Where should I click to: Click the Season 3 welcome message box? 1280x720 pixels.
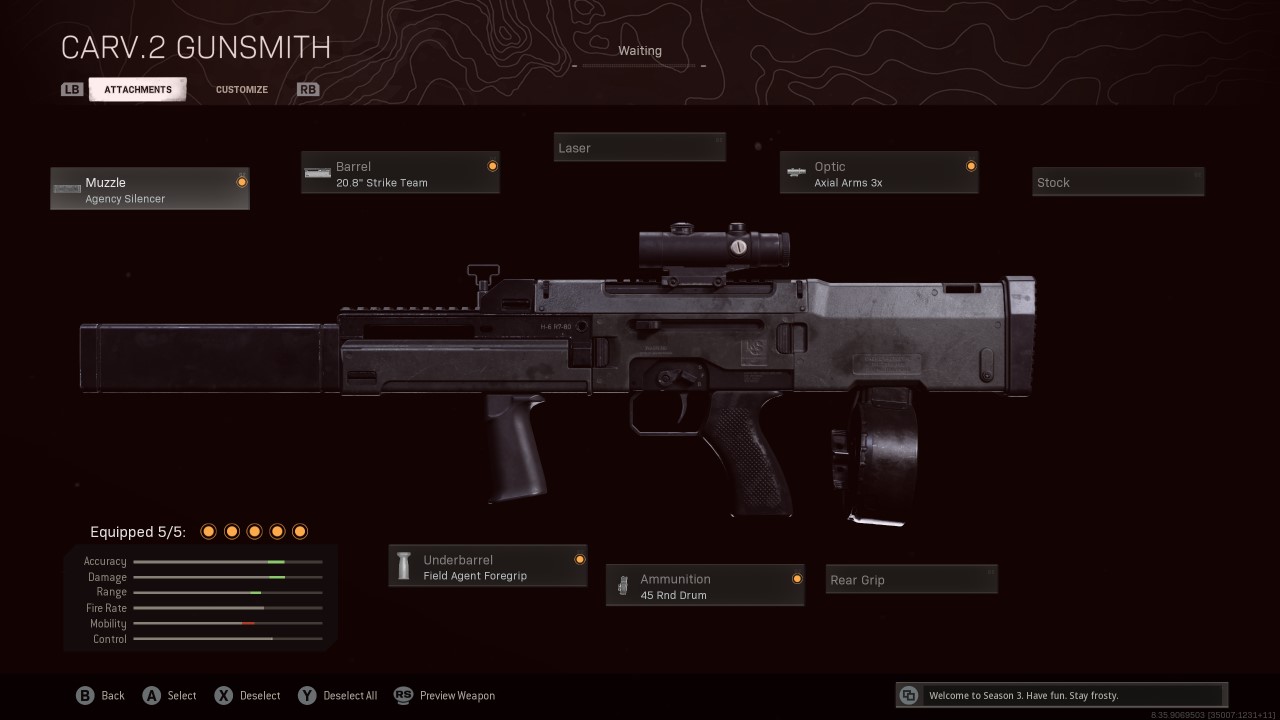[x=1062, y=695]
